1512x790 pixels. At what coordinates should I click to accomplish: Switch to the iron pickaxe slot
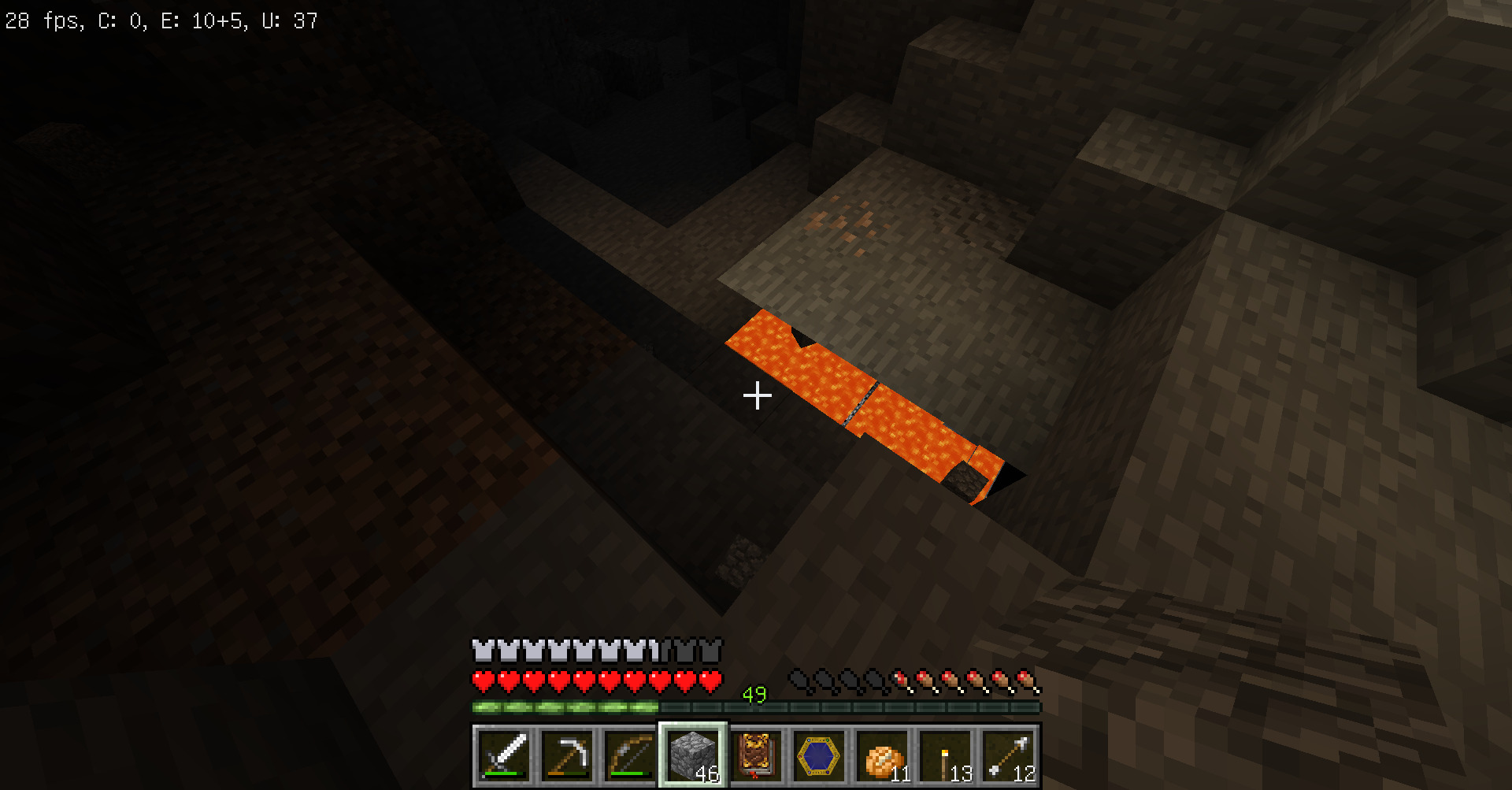click(567, 755)
